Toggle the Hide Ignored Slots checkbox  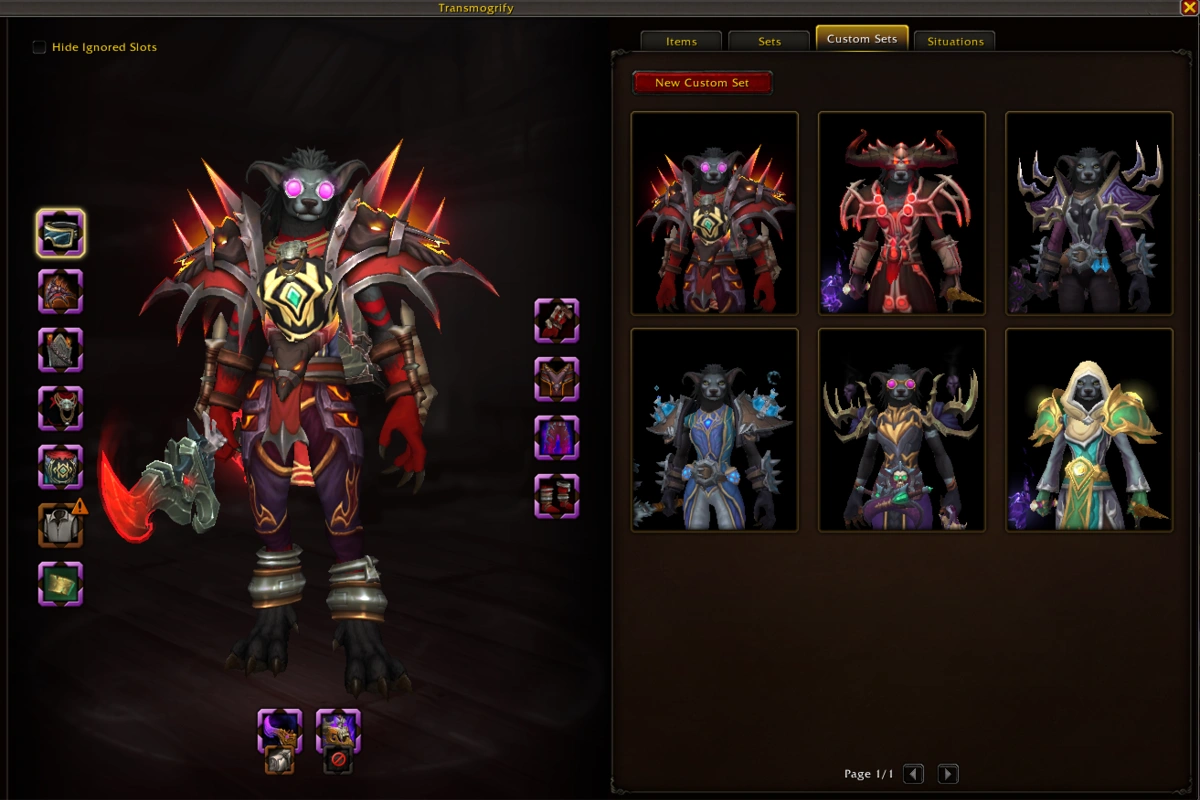pos(39,47)
